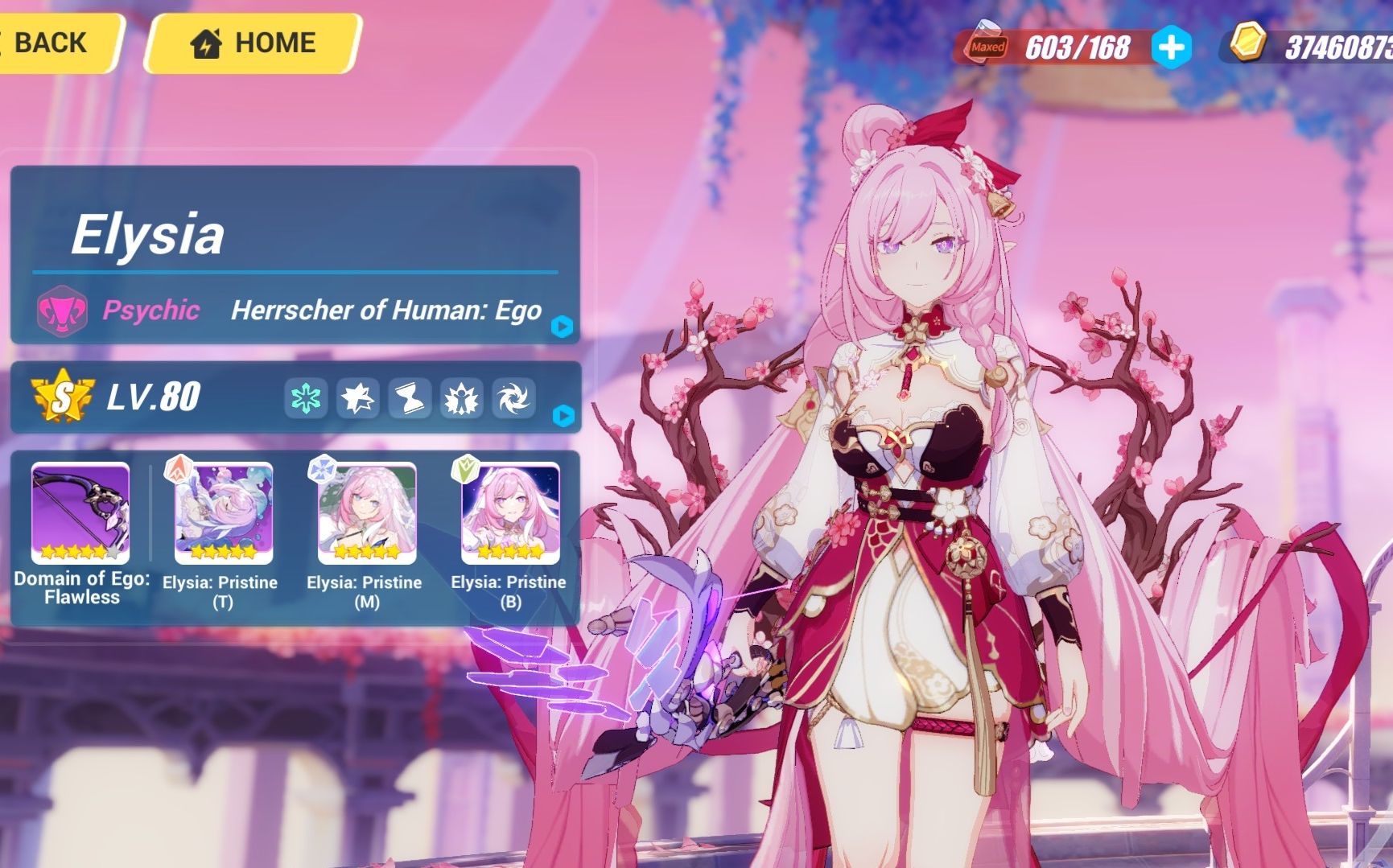Screen dimensions: 1393x868
Task: Select the hourglass time buff icon
Action: (410, 399)
